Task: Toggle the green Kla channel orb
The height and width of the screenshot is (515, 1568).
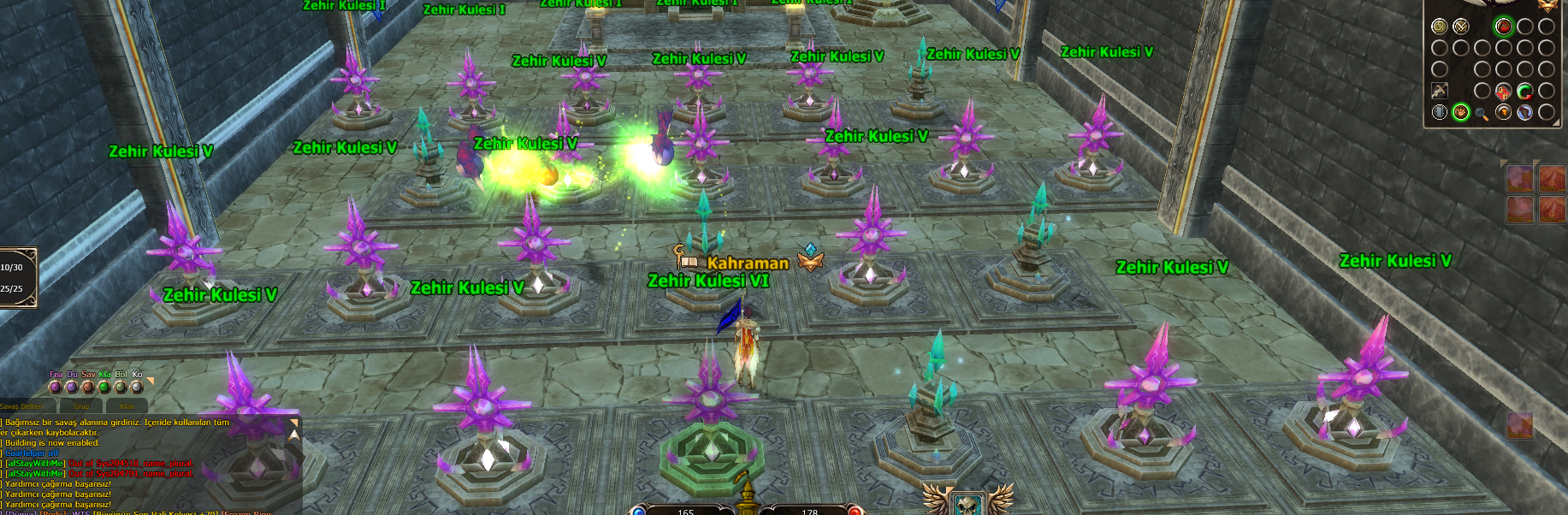Action: [104, 387]
